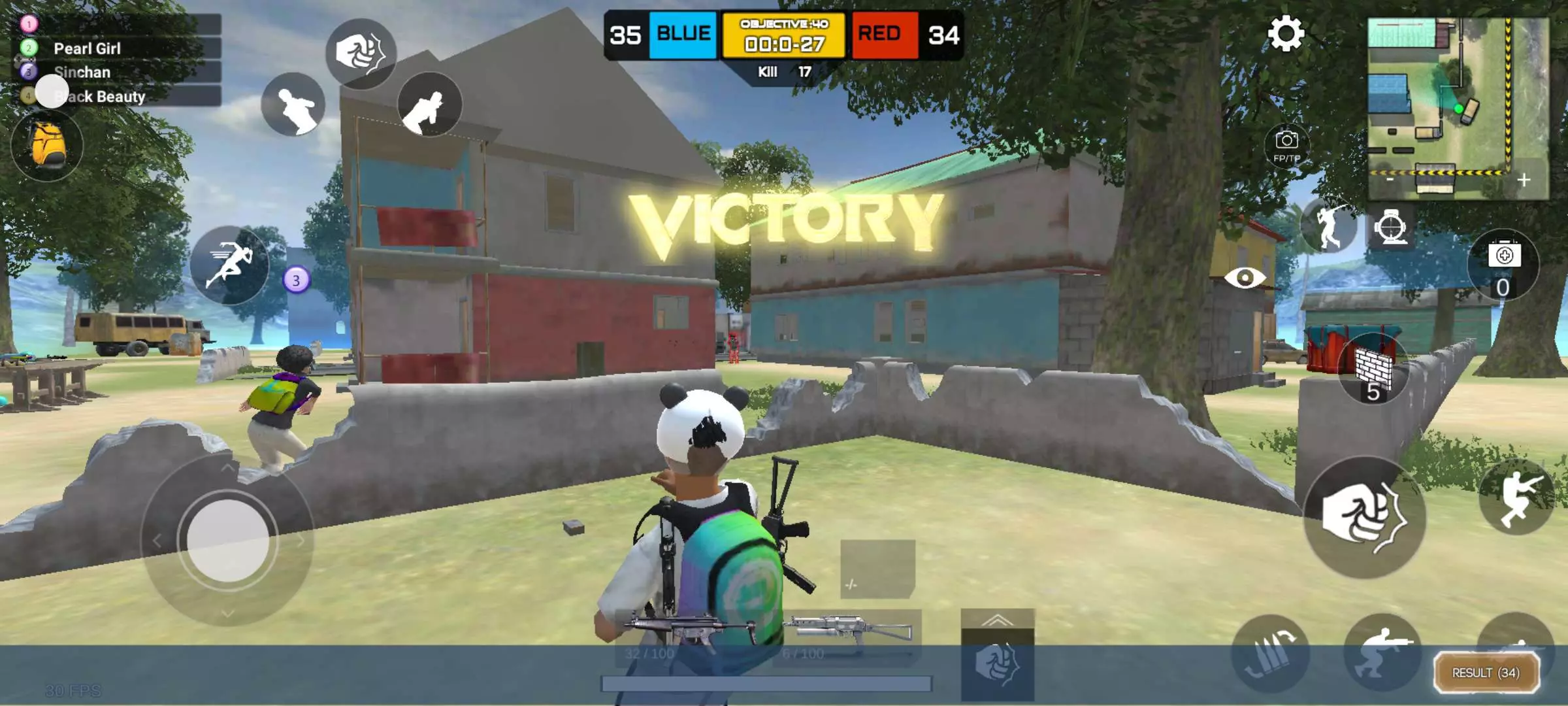Viewport: 1568px width, 706px height.
Task: Click the RESULT (34) button
Action: (1486, 673)
